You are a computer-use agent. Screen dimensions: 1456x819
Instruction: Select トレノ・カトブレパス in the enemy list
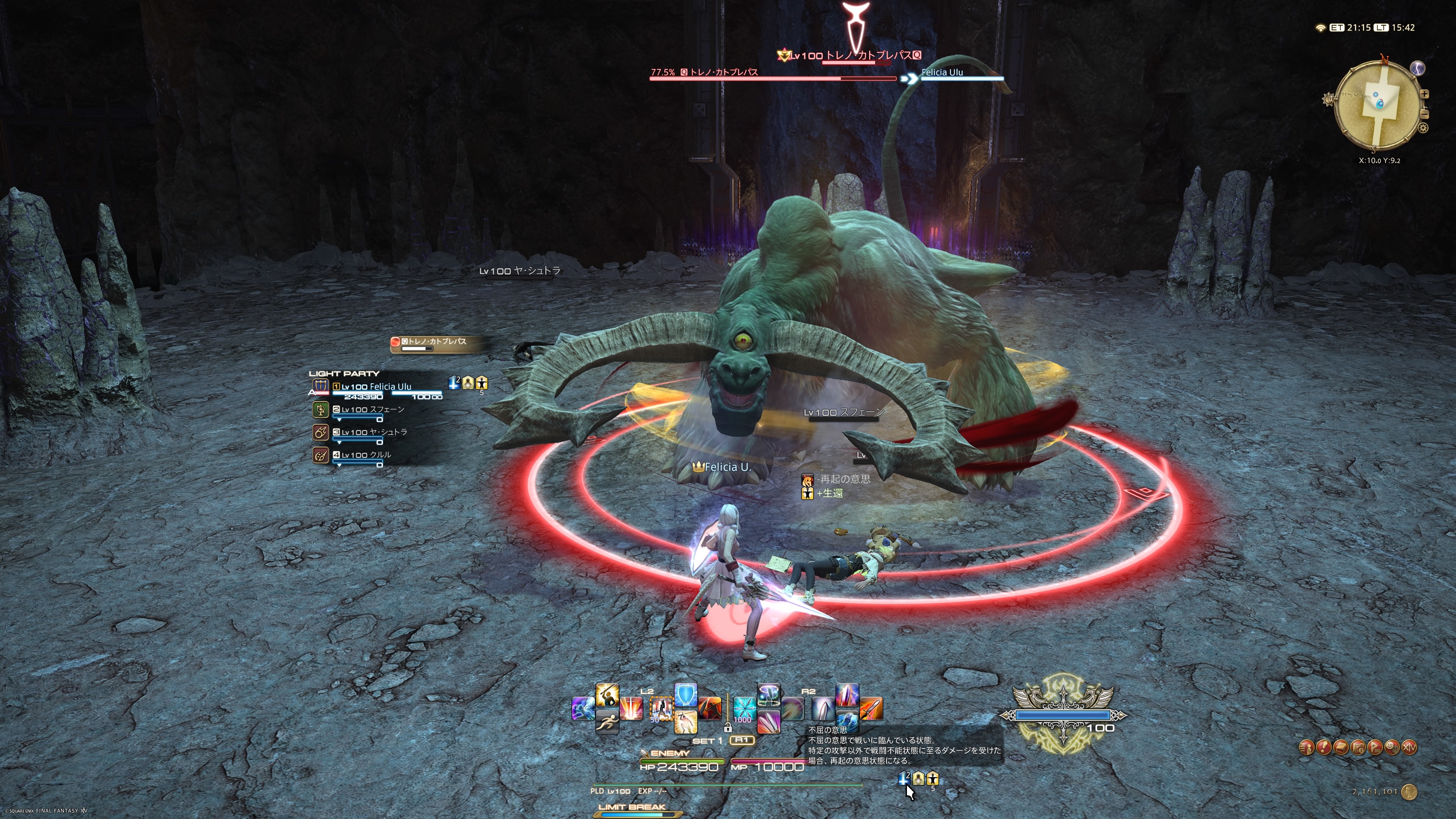435,342
